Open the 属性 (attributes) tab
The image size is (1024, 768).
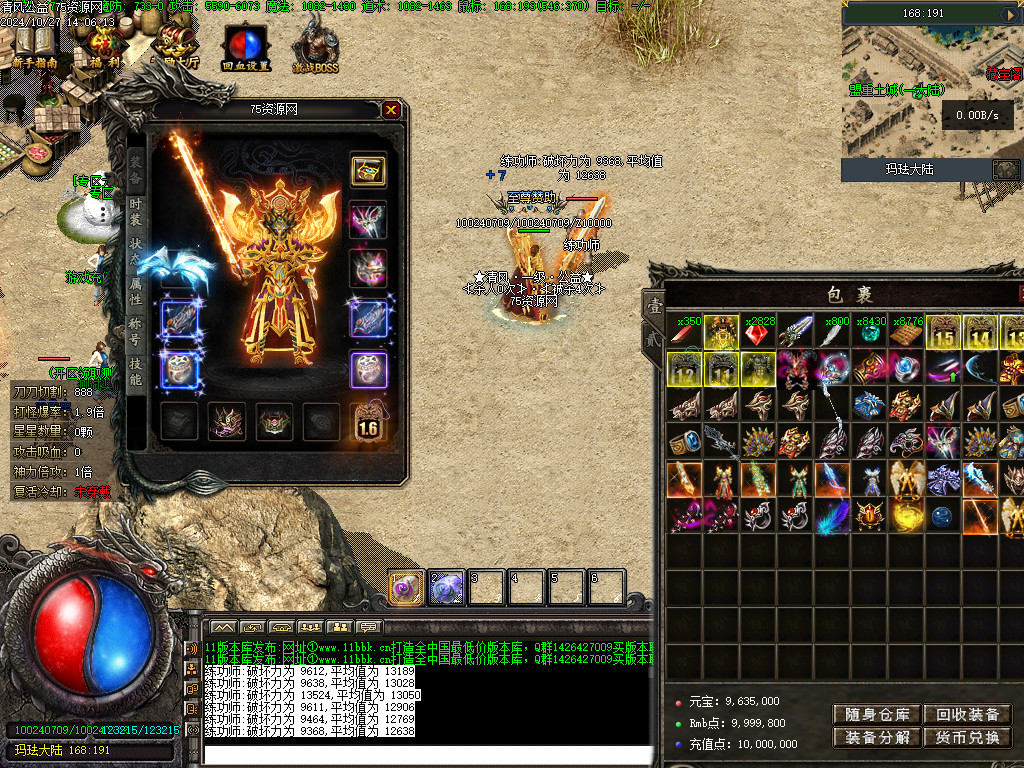point(136,291)
